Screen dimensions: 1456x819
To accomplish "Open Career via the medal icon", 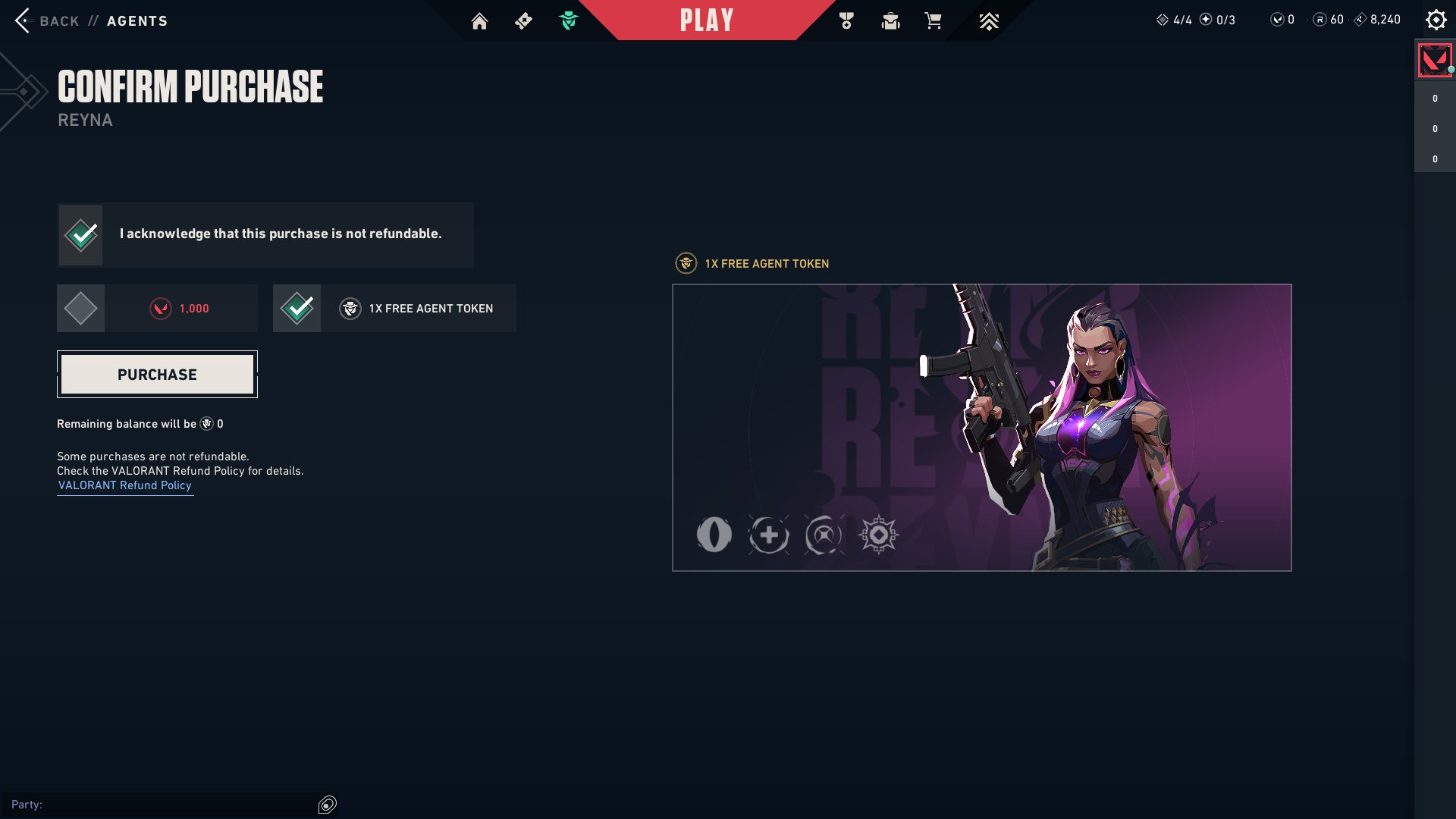I will tap(847, 21).
